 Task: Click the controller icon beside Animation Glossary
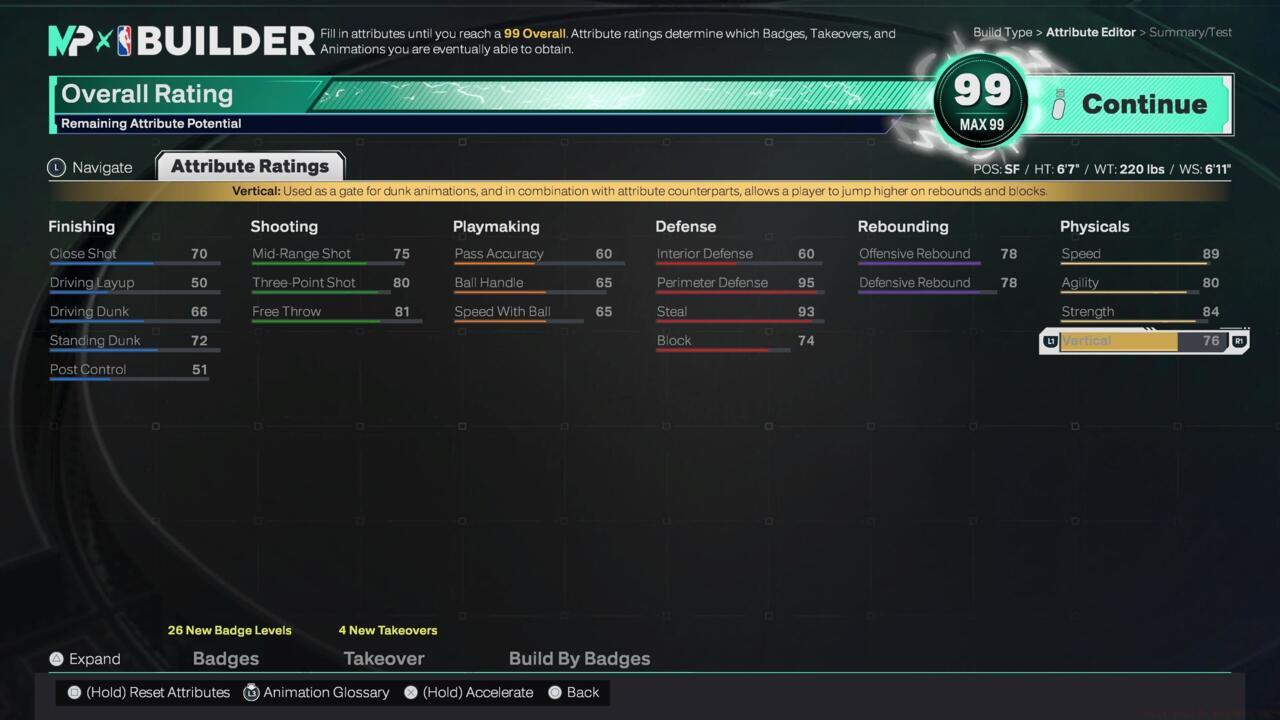coord(251,692)
